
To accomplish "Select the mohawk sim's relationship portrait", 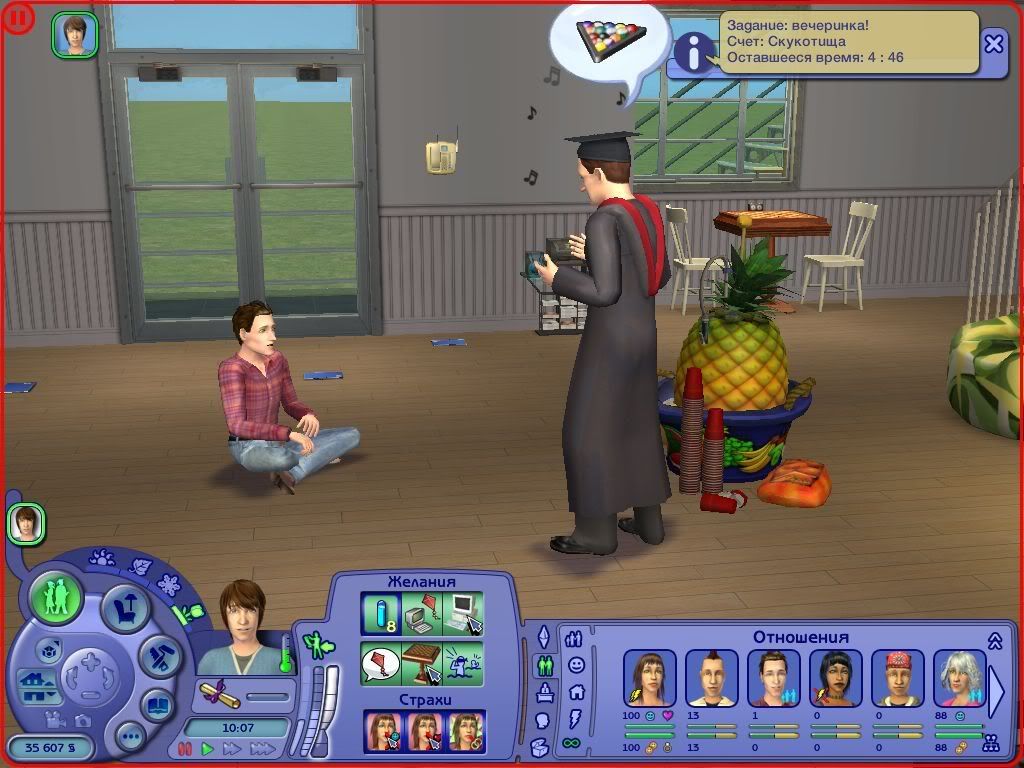I will coord(712,678).
